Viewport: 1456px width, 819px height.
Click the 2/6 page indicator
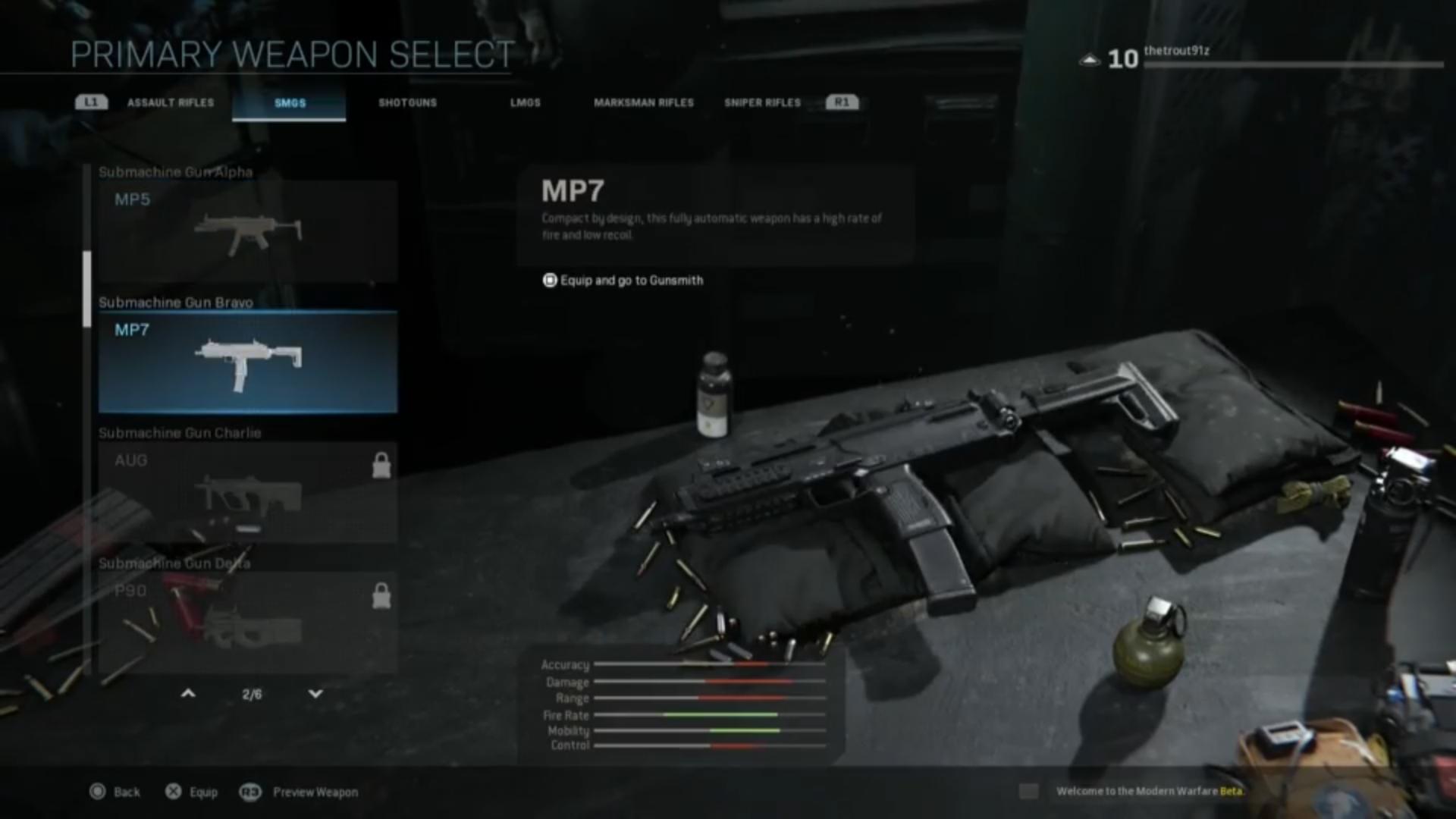[252, 692]
